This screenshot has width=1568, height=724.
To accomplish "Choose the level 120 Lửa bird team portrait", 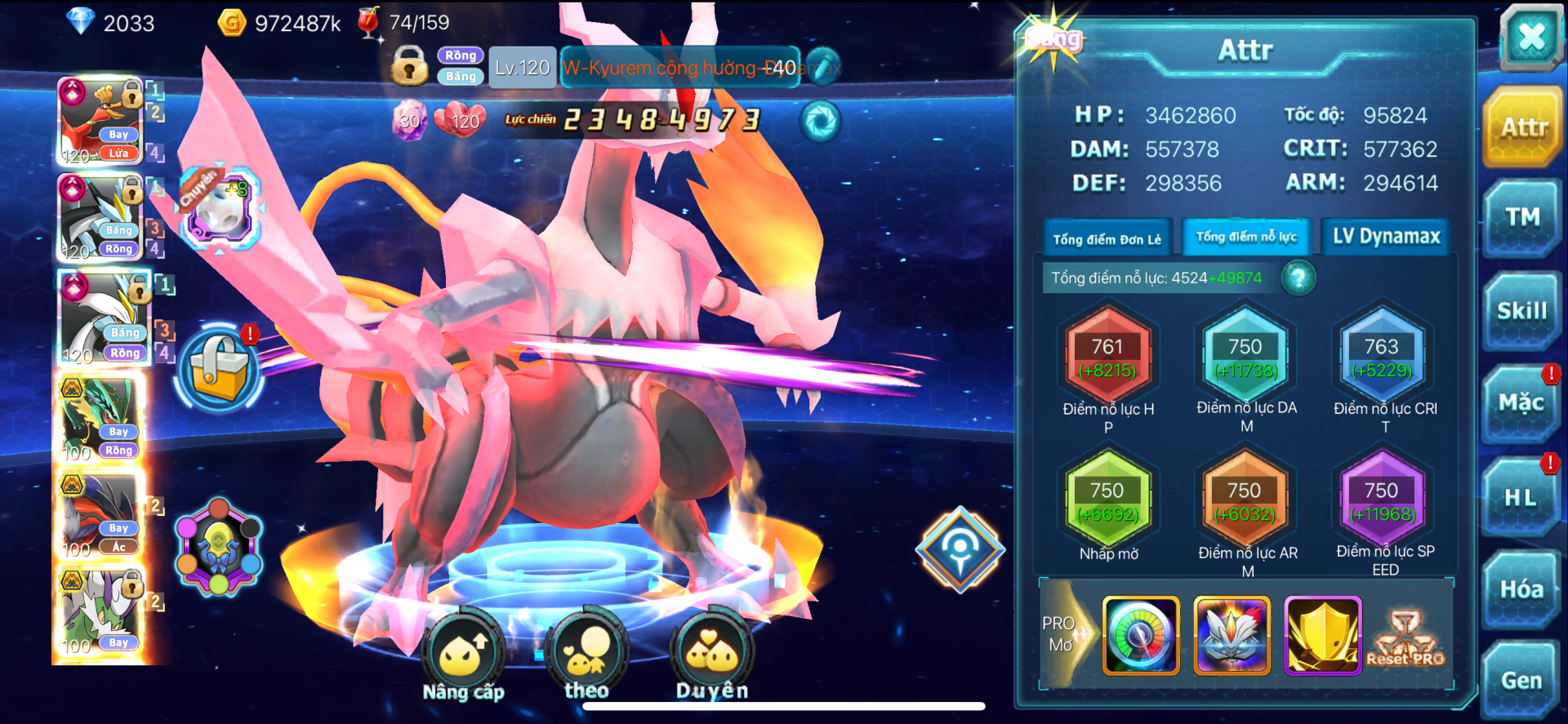I will (x=101, y=122).
